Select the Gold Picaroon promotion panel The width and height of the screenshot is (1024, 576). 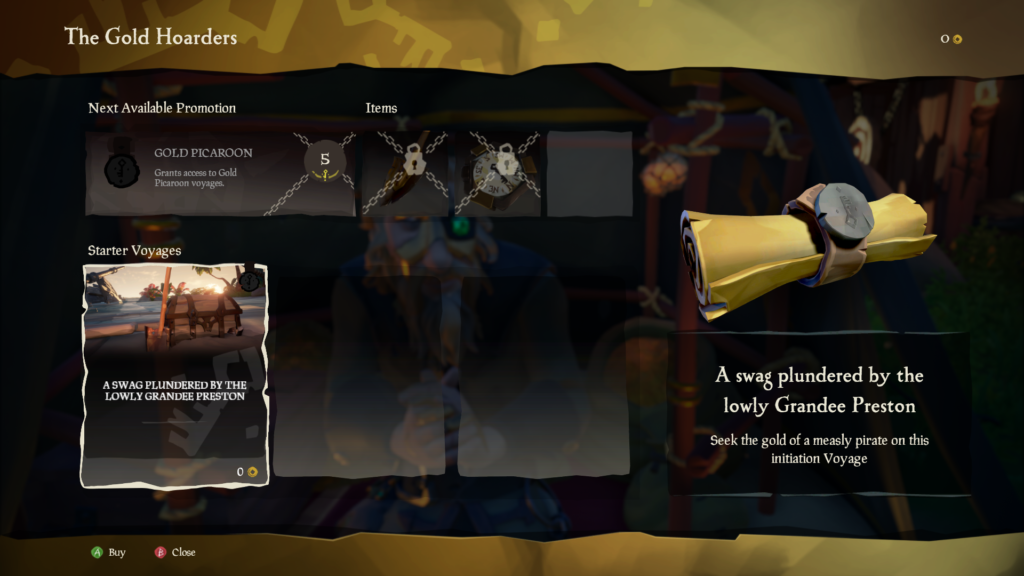click(x=220, y=172)
